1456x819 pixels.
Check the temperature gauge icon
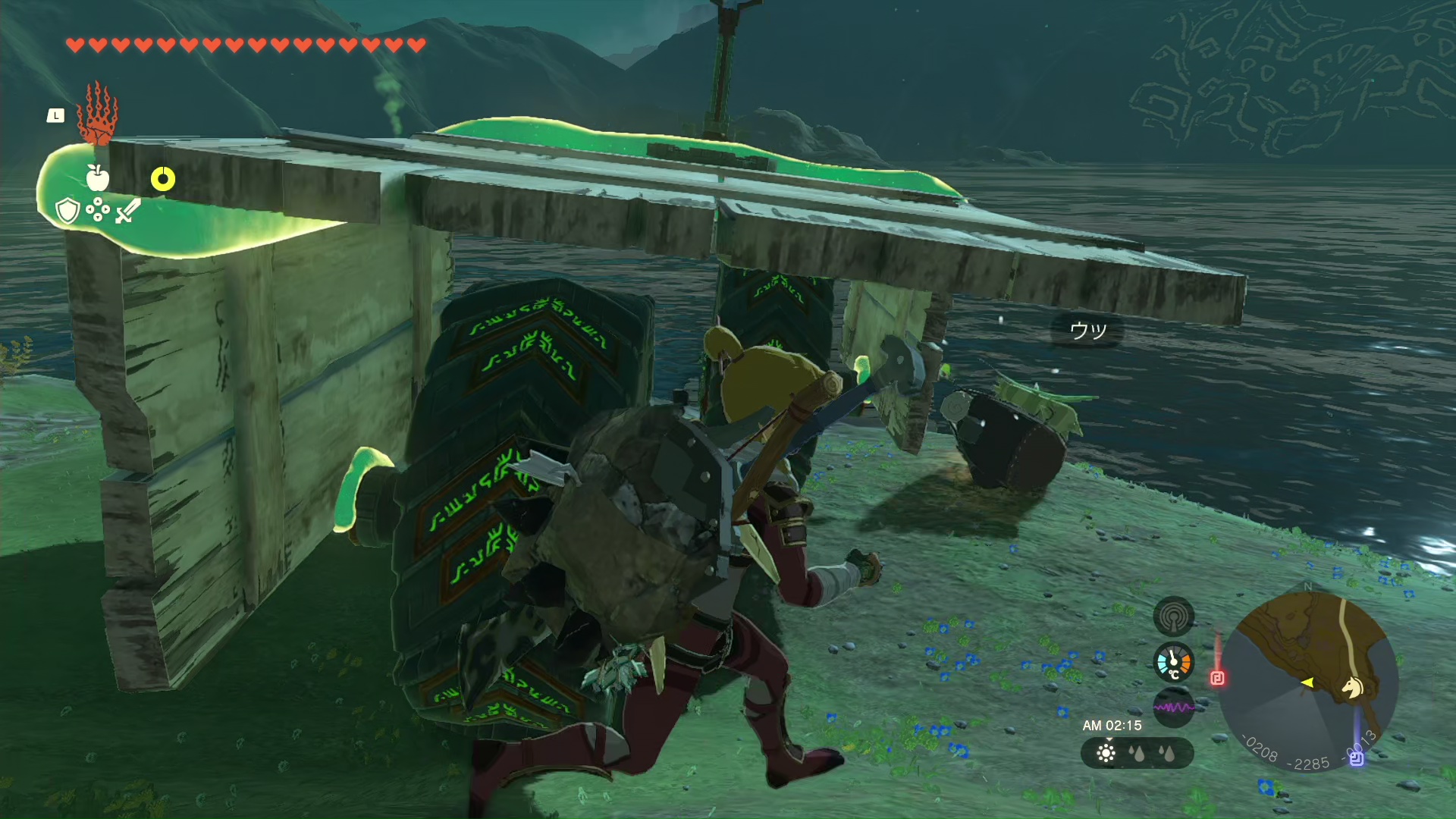point(1173,663)
